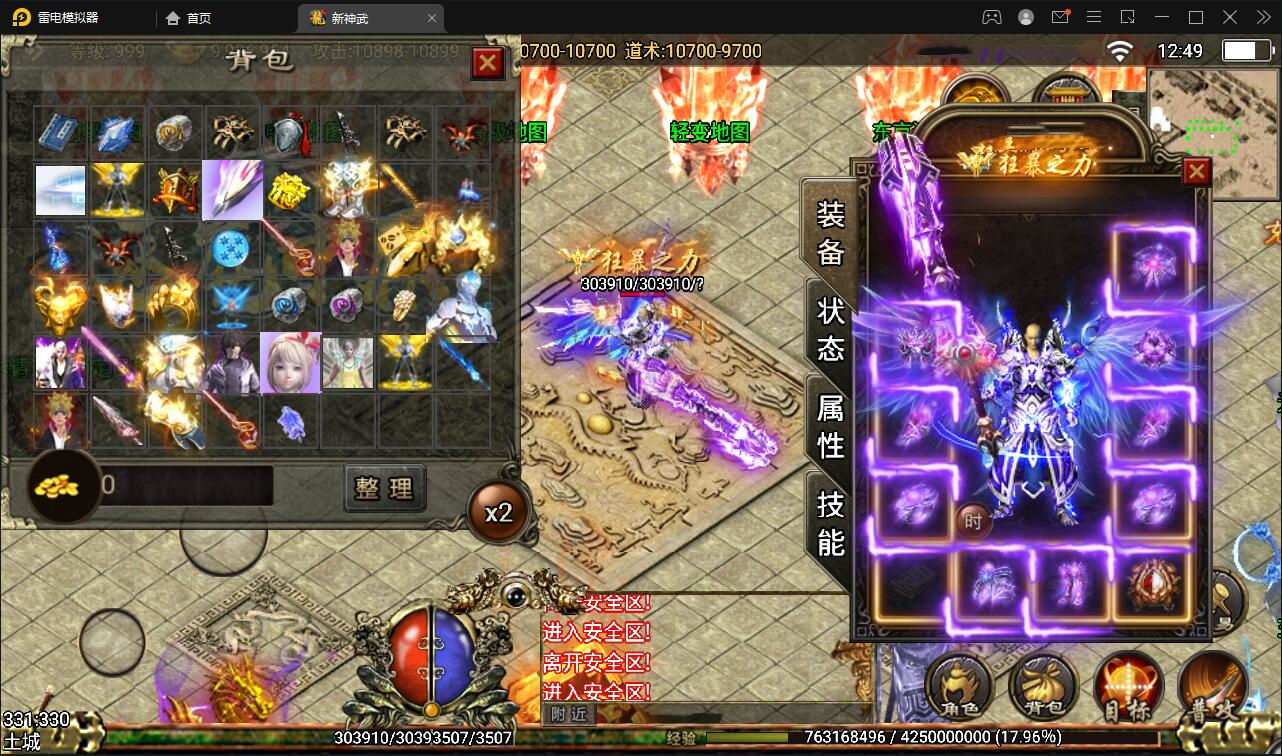Image resolution: width=1282 pixels, height=756 pixels.
Task: Click the gold coin icon in the backpack window
Action: (62, 487)
